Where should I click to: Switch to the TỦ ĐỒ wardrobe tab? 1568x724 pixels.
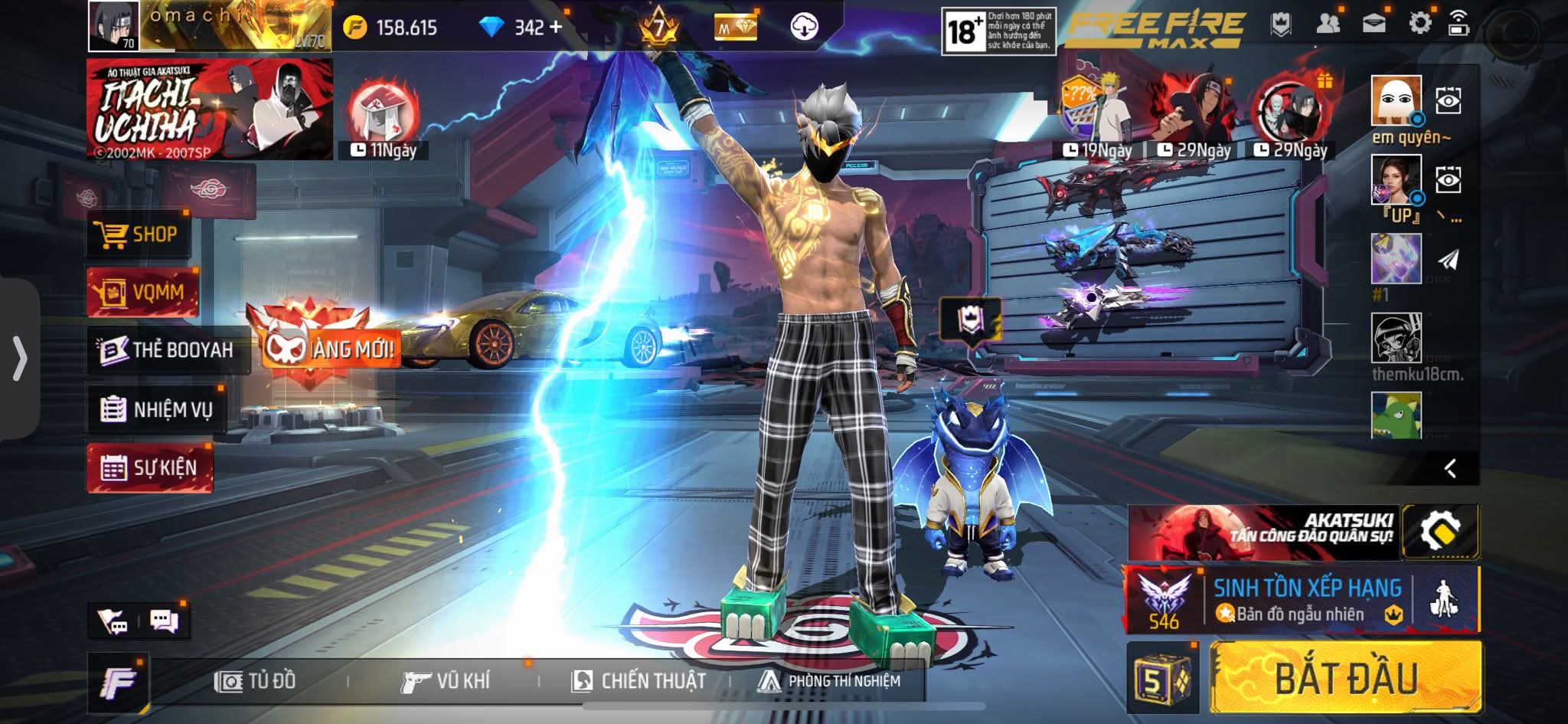click(256, 680)
